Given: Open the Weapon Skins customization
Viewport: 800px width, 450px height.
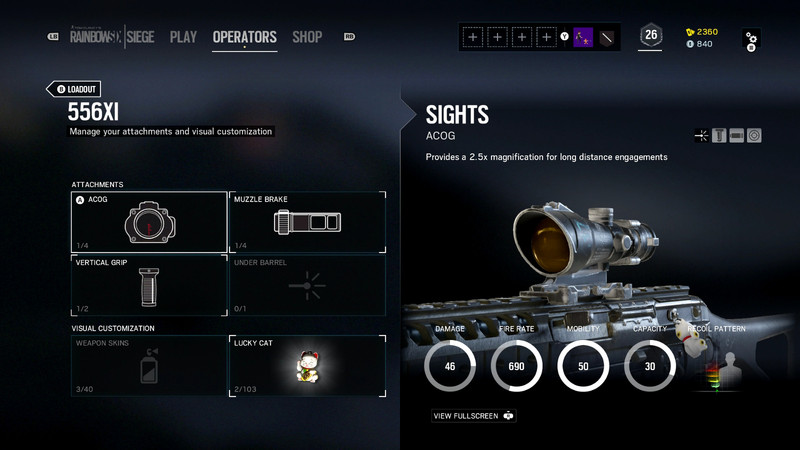Looking at the screenshot, I should point(149,365).
